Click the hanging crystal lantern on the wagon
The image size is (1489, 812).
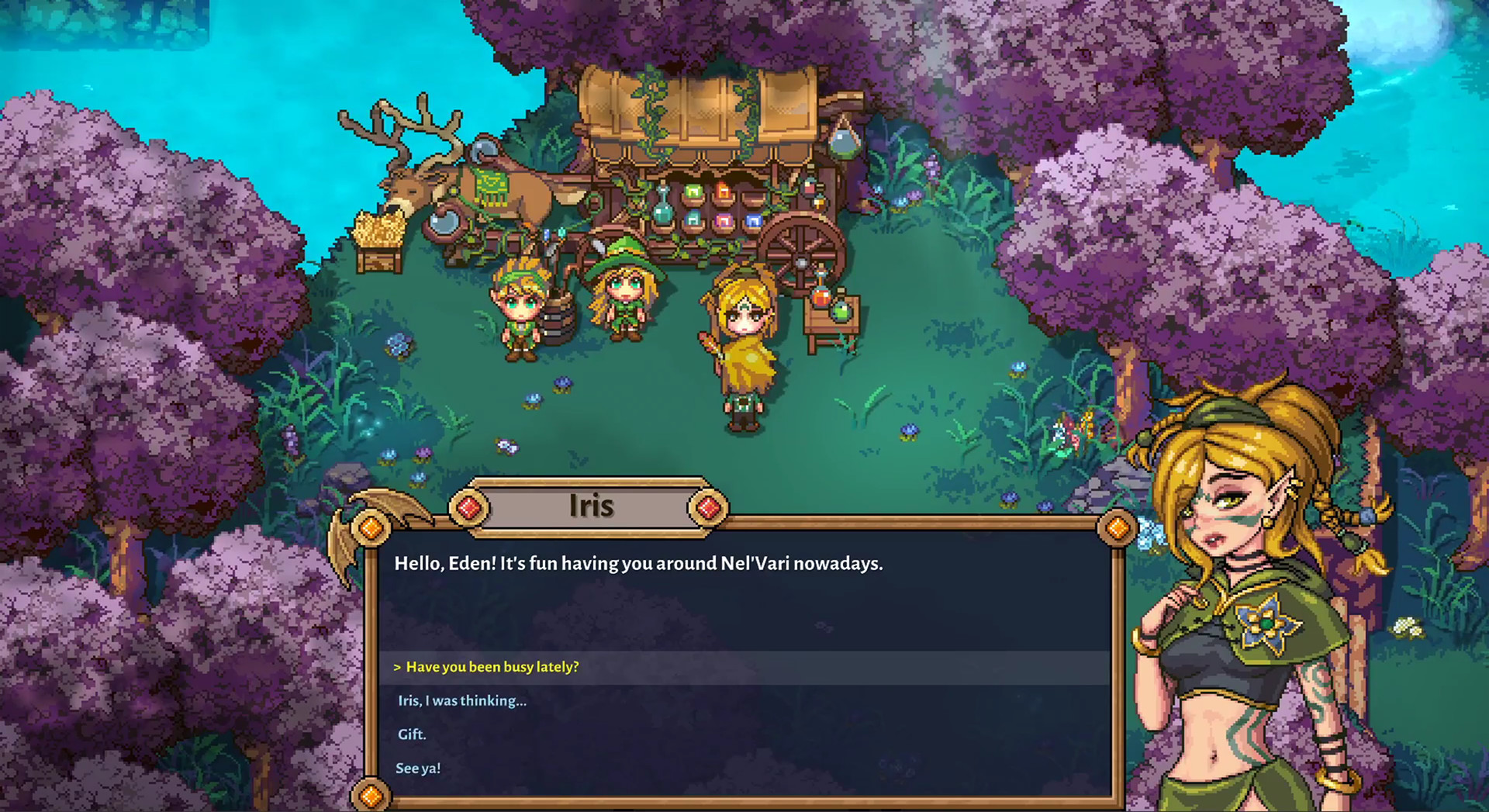(x=845, y=142)
